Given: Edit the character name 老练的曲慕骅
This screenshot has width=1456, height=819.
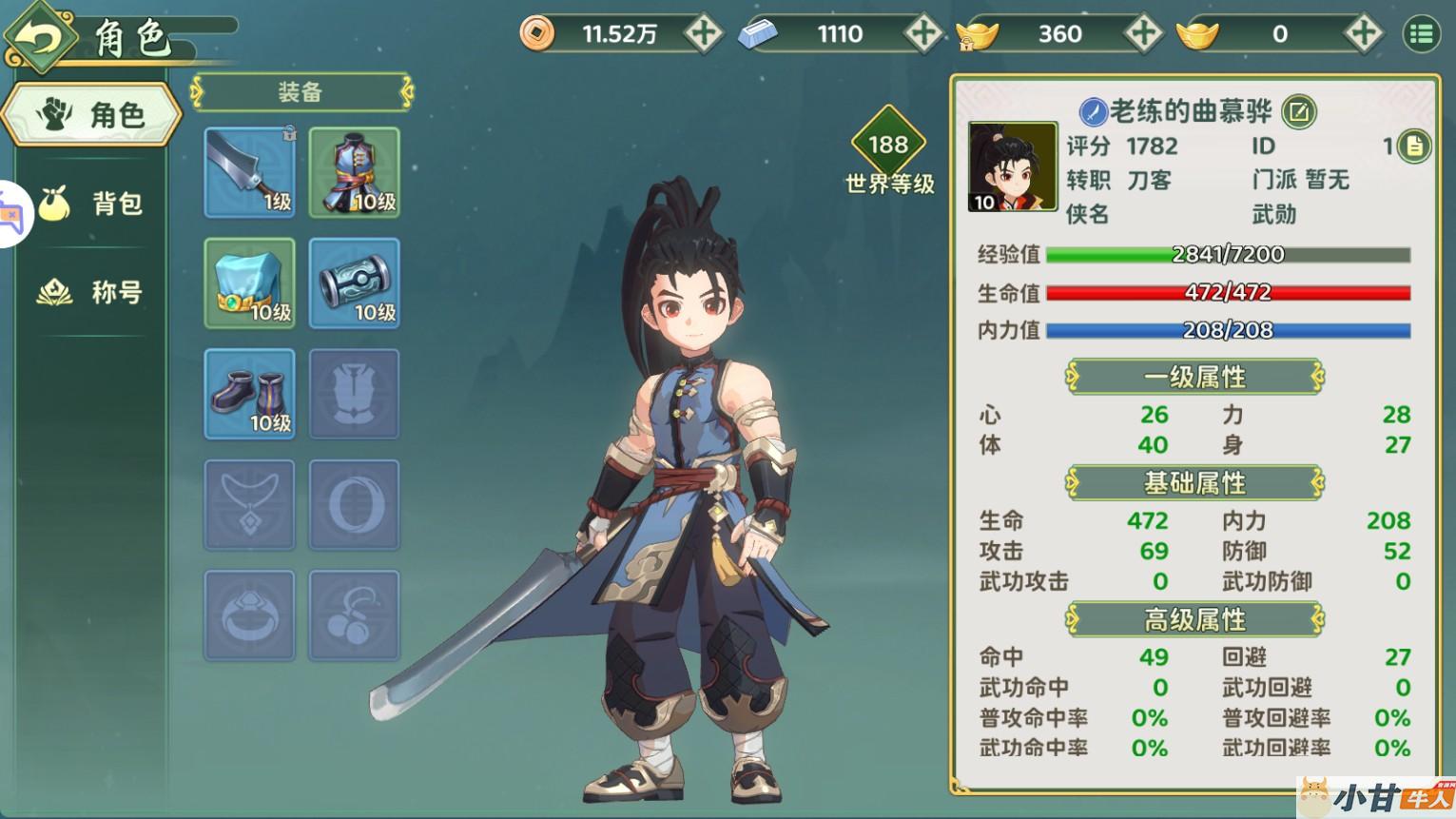Looking at the screenshot, I should click(1298, 112).
